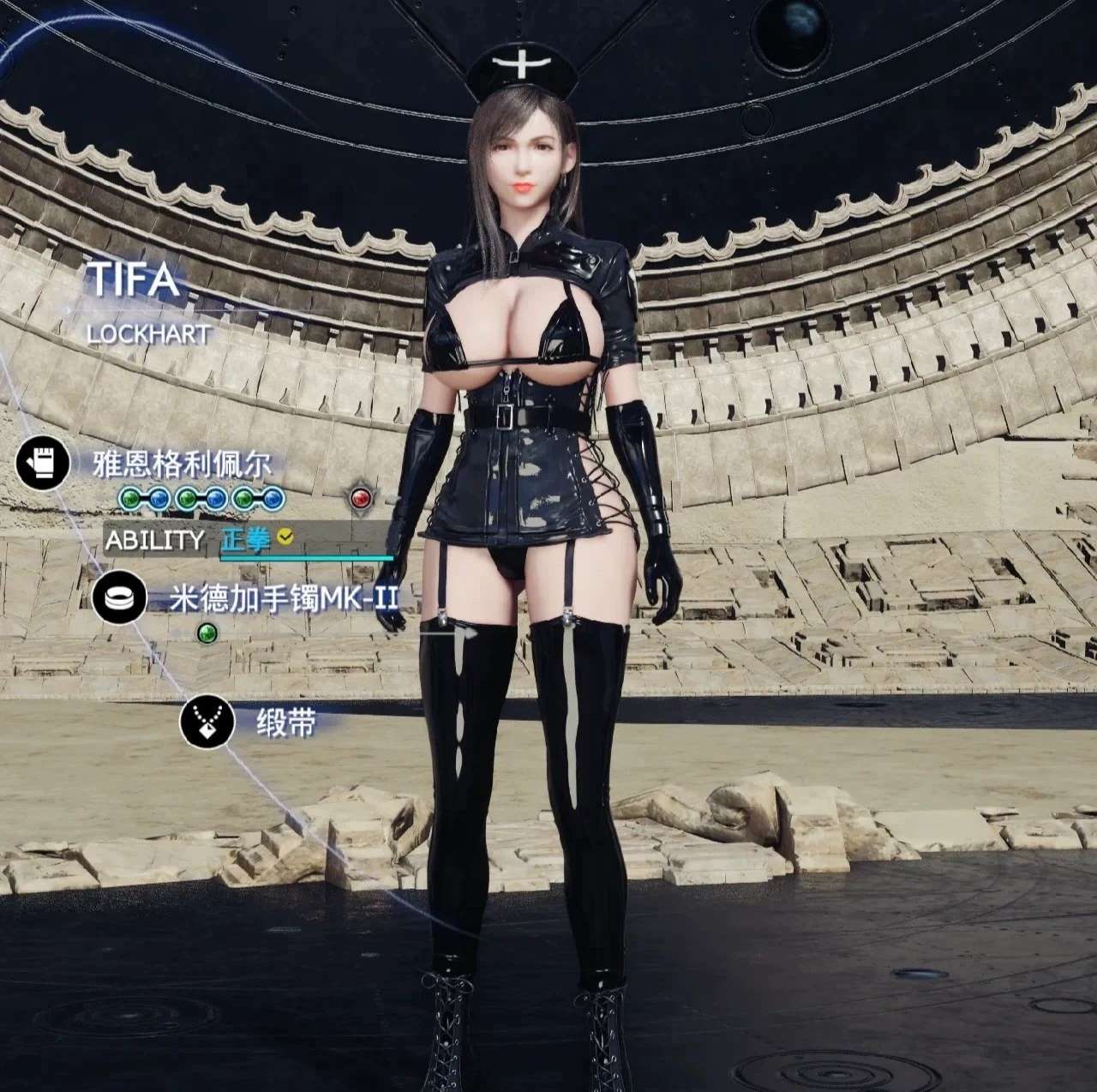The width and height of the screenshot is (1097, 1092).
Task: Click the green materia under Midgar Bangle MK-II
Action: [x=207, y=632]
